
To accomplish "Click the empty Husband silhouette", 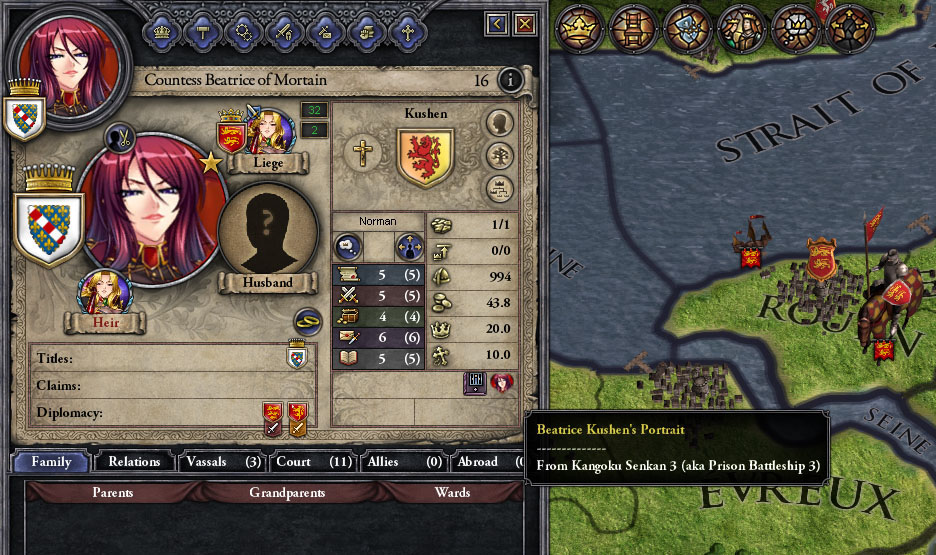I will click(268, 231).
